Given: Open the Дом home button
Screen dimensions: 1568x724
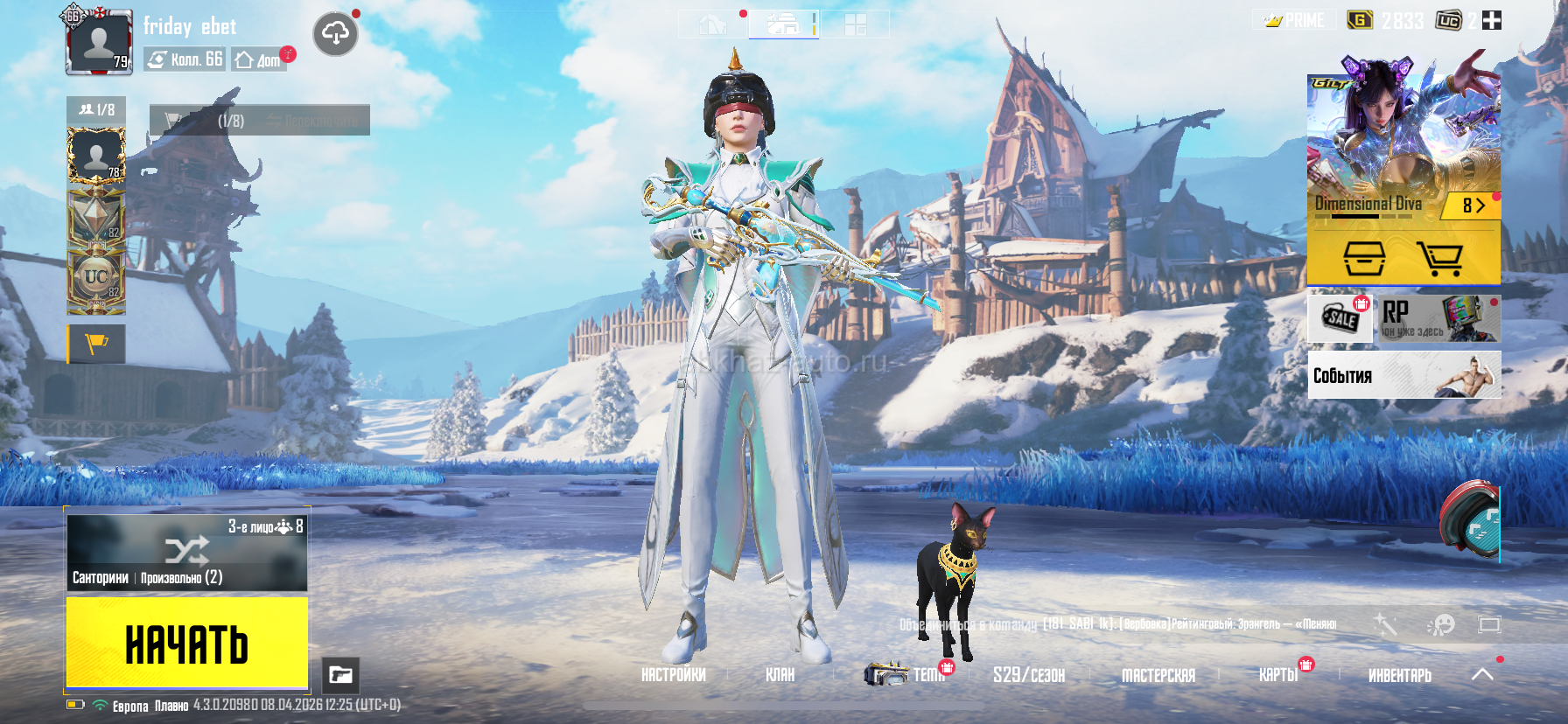Looking at the screenshot, I should point(259,59).
